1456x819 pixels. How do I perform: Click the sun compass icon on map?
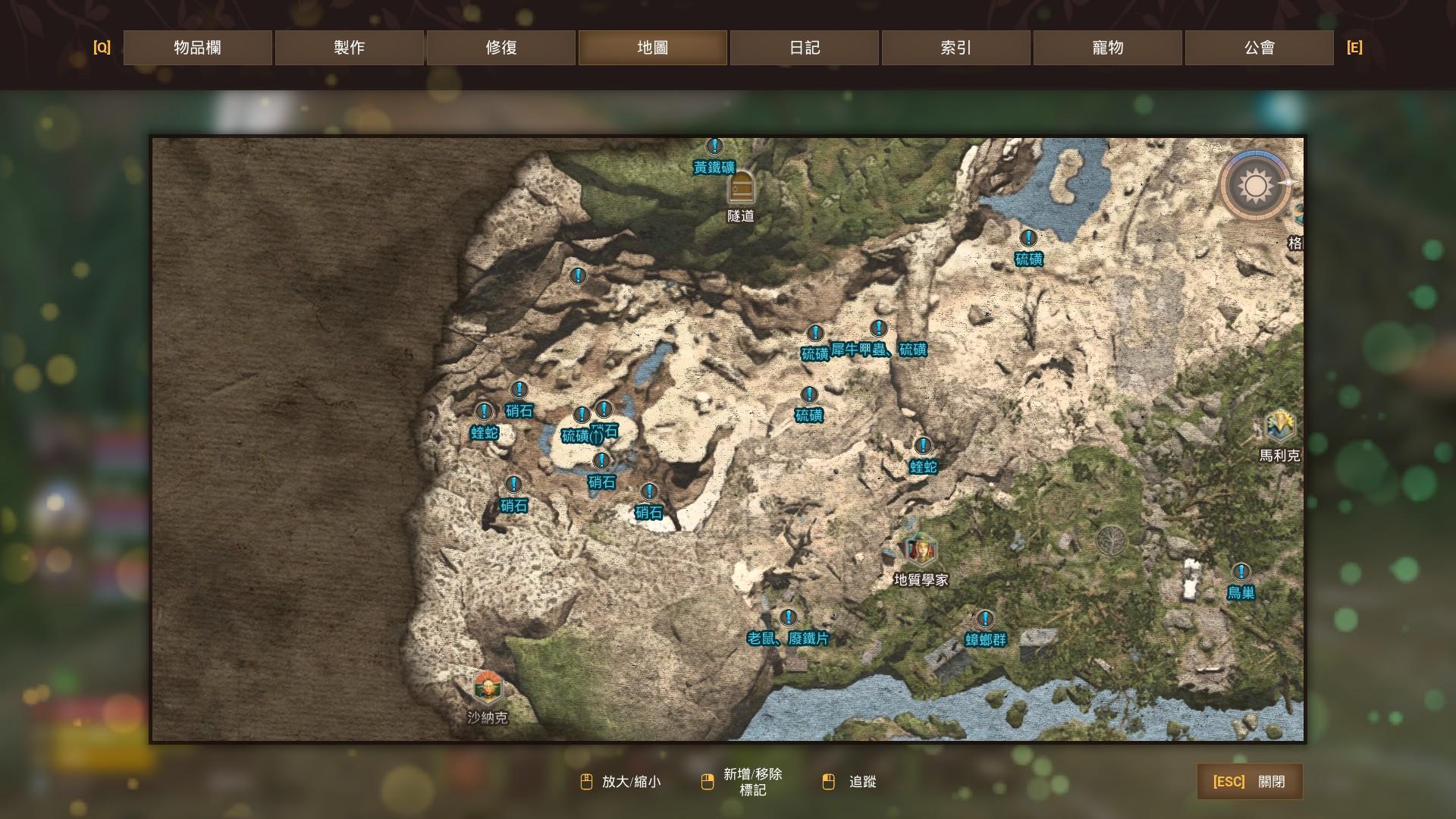pyautogui.click(x=1256, y=186)
